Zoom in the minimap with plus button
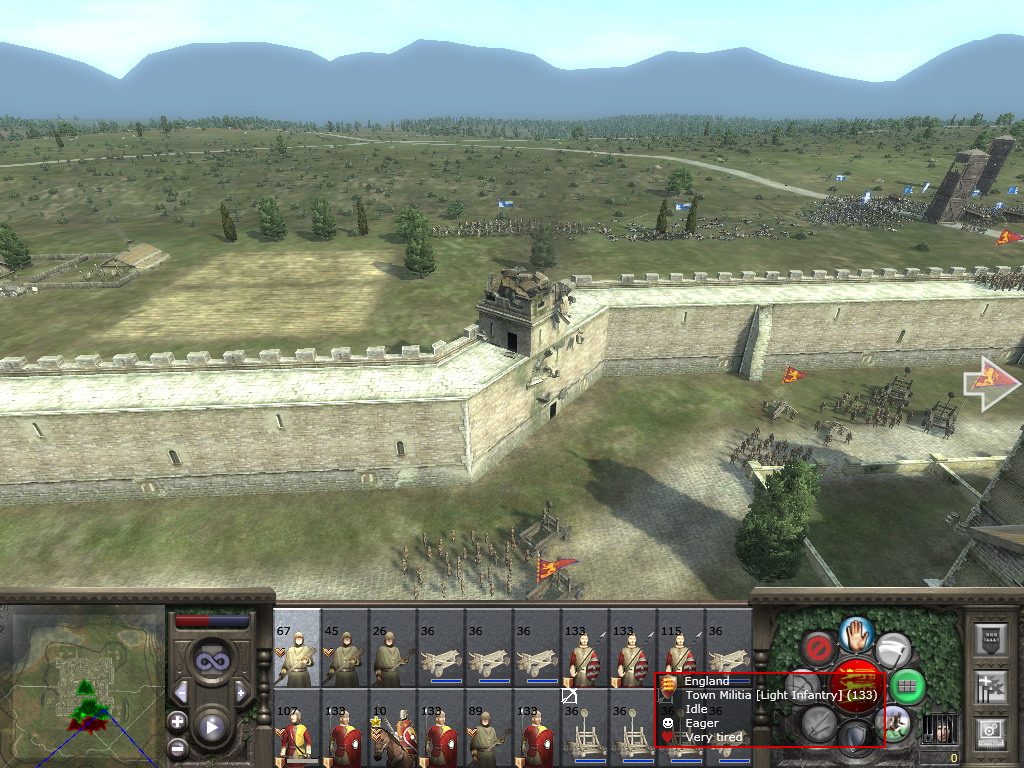1024x768 pixels. click(178, 721)
